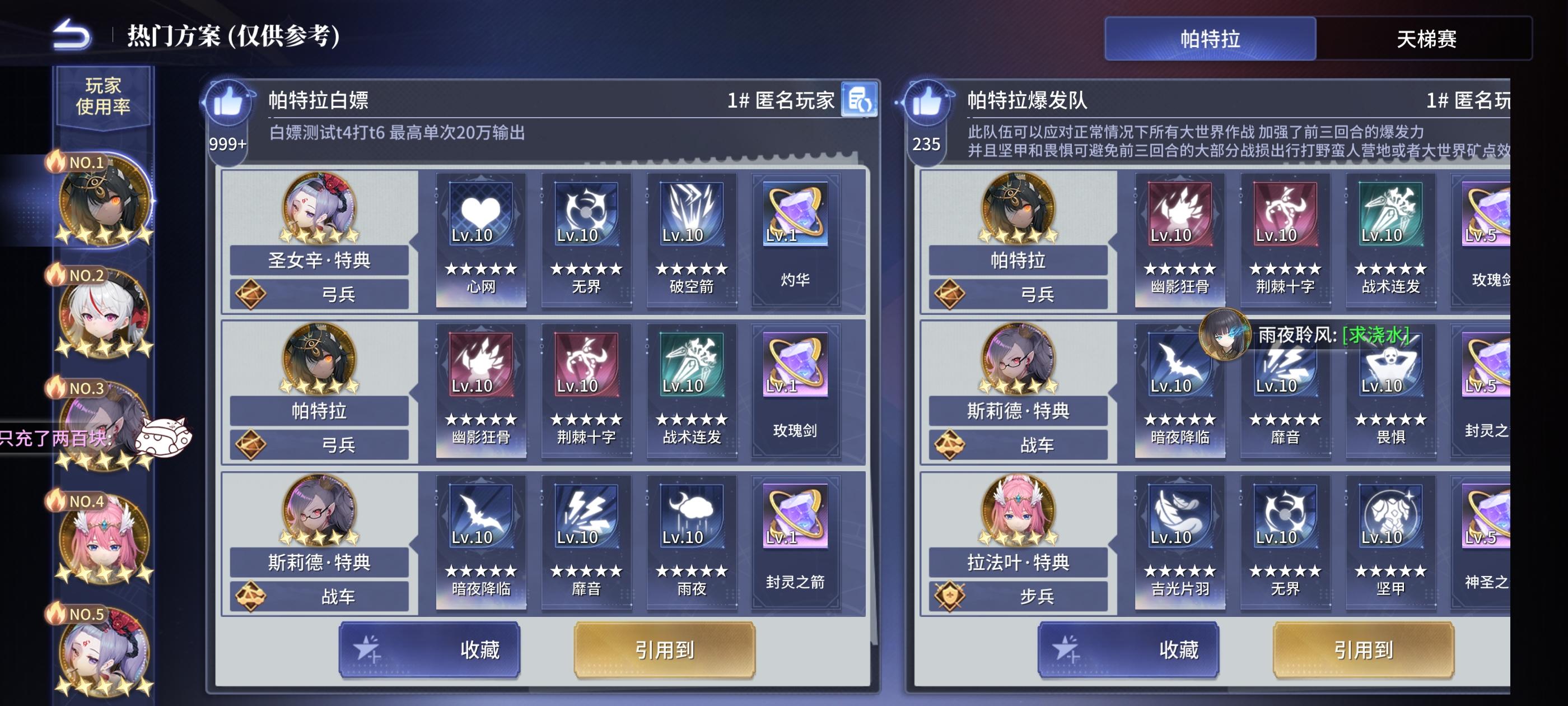Viewport: 1568px width, 706px height.
Task: Tap the copy icon beside 1# 匿名玩家
Action: 864,100
